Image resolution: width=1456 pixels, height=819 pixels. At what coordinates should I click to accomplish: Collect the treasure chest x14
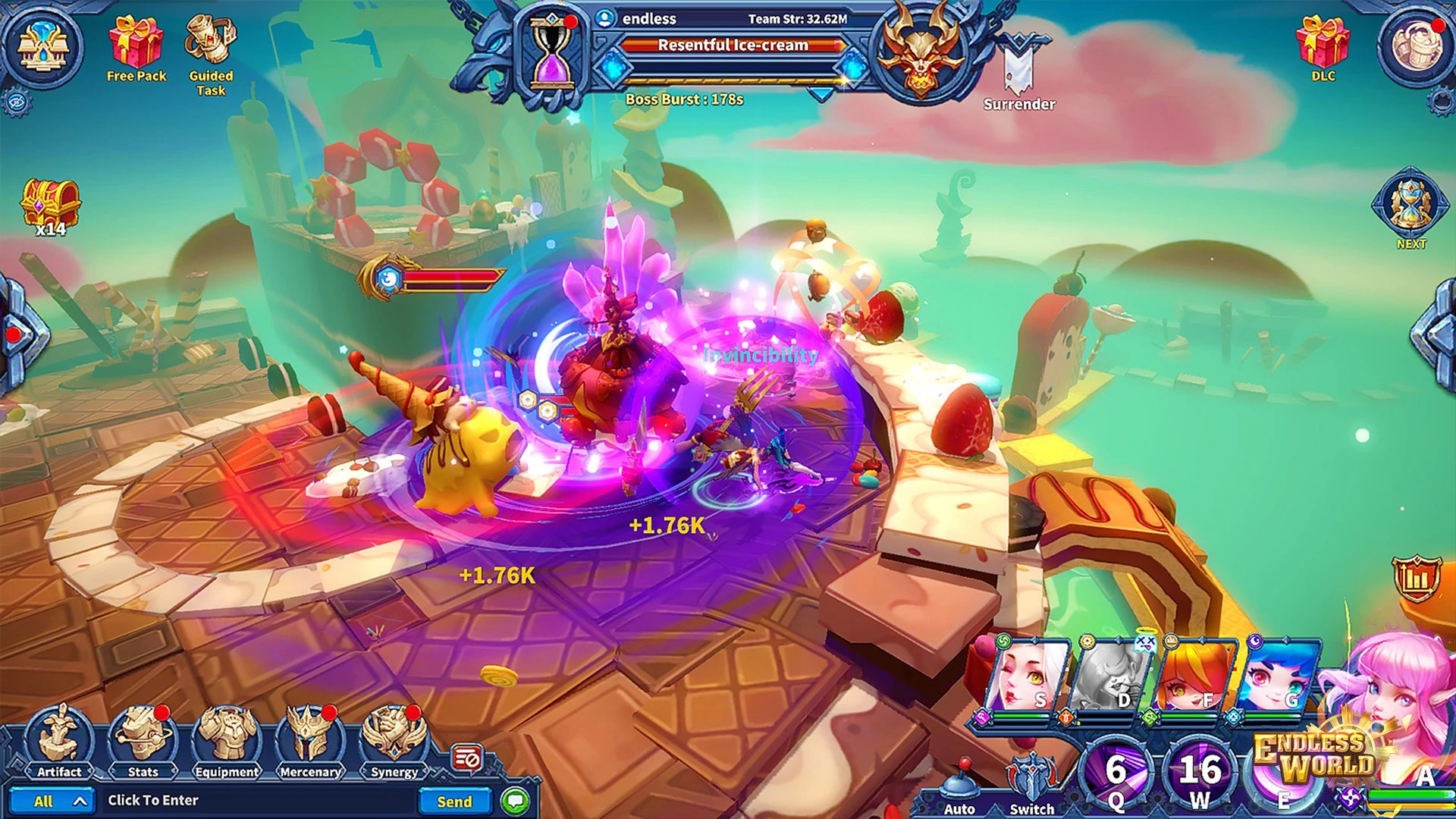[x=50, y=206]
